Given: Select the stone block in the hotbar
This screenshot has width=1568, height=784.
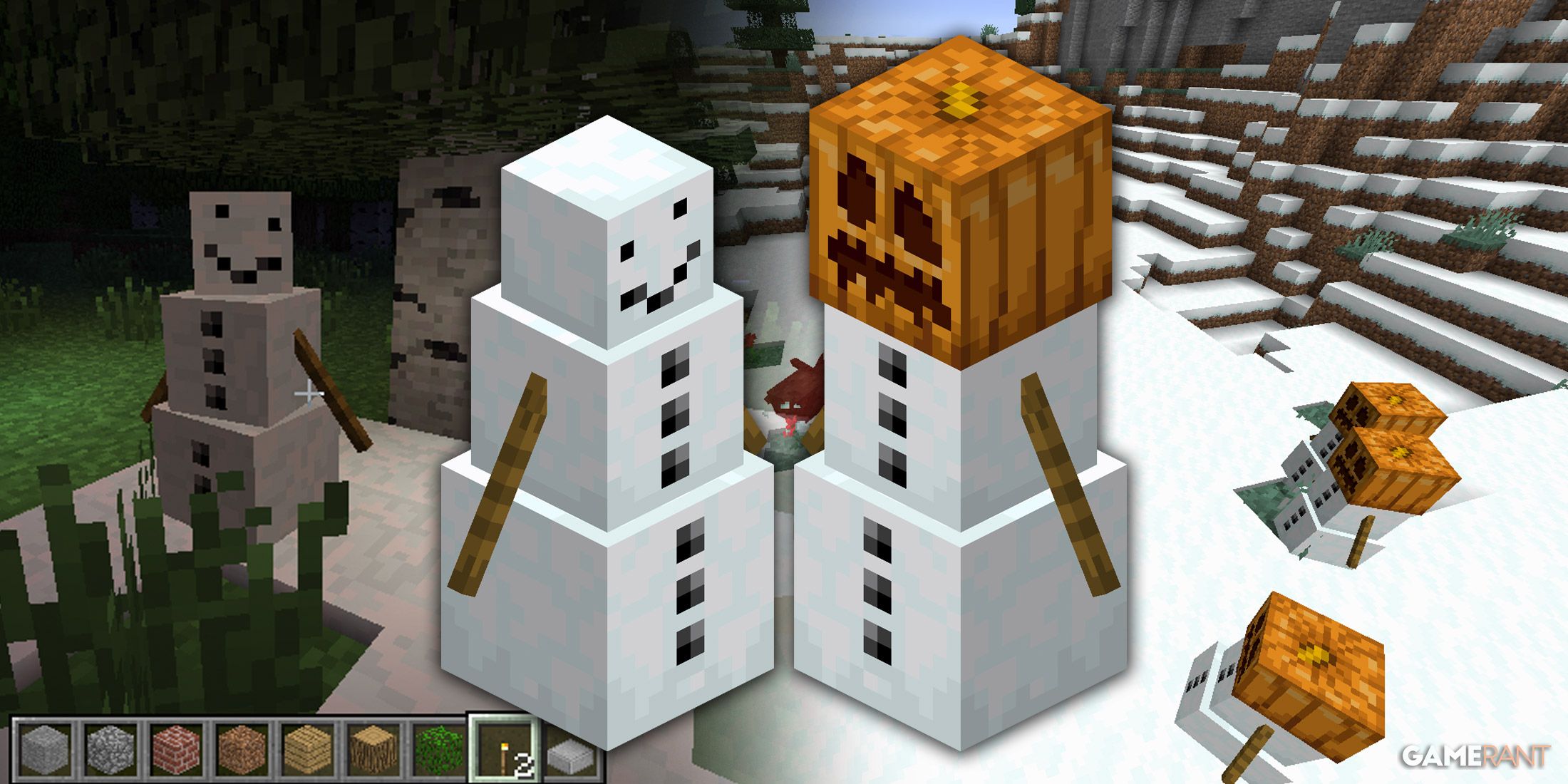Looking at the screenshot, I should 44,748.
